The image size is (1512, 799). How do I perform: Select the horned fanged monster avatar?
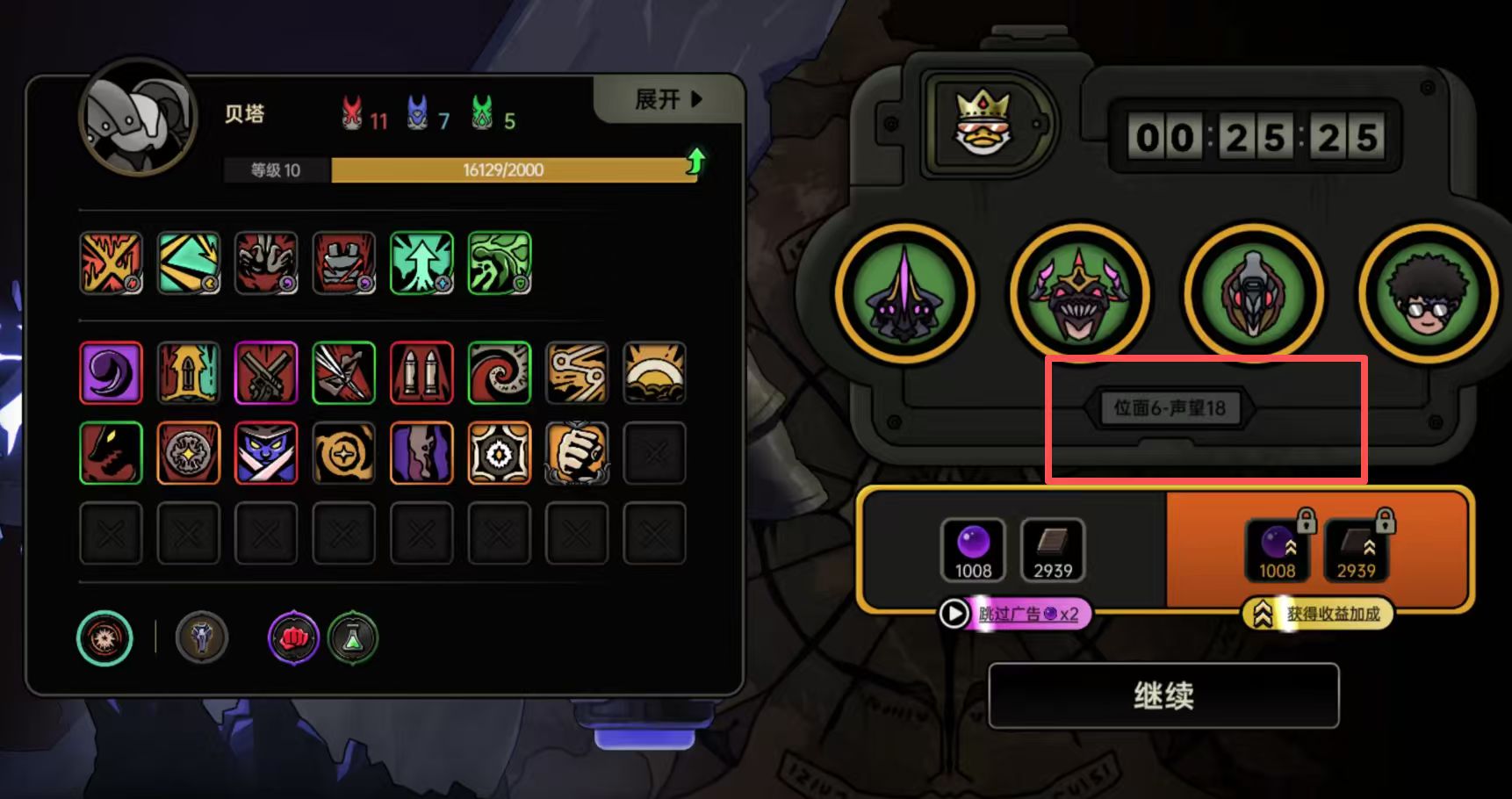tap(1079, 292)
